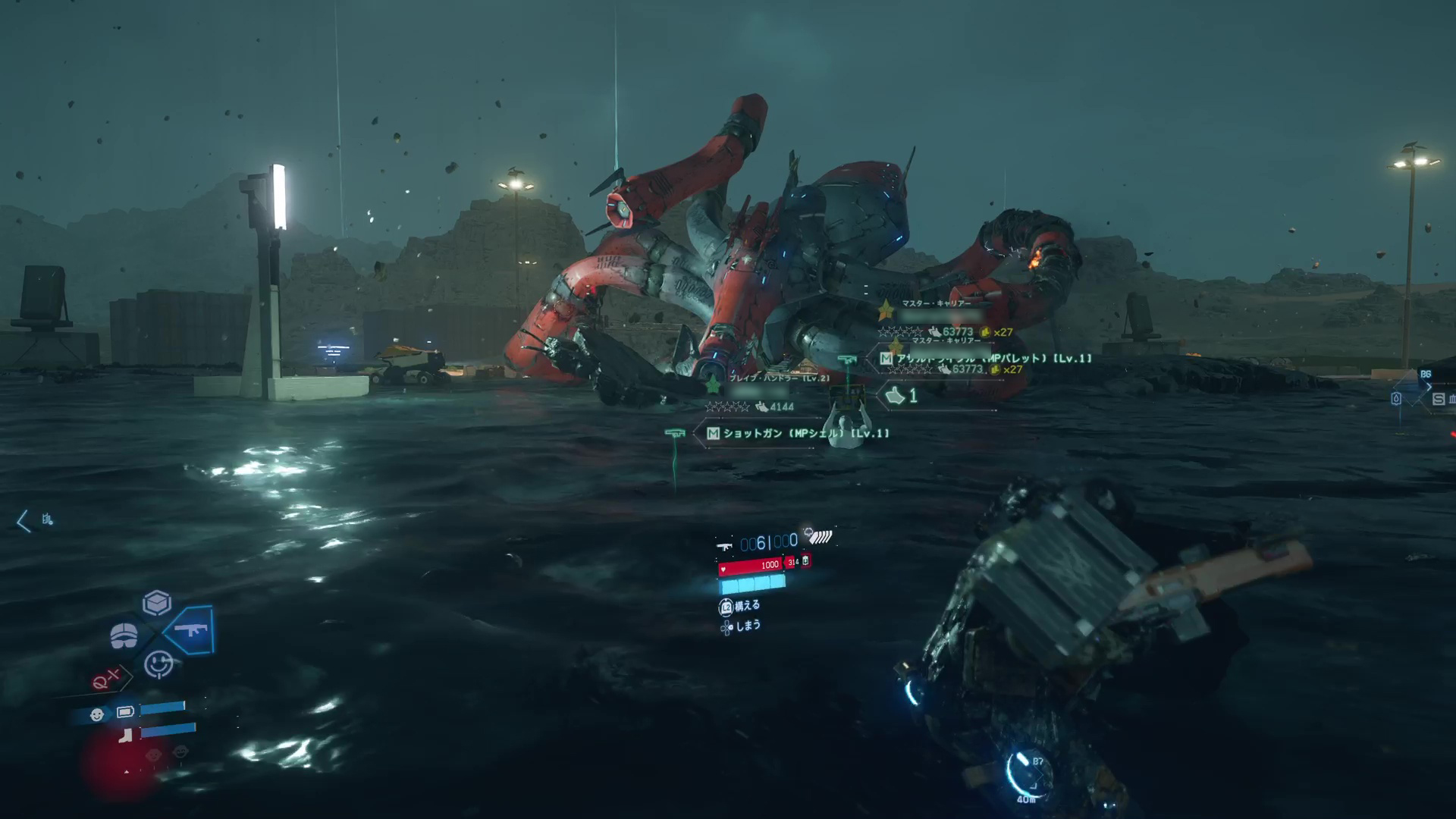Screen dimensions: 1456x819
Task: Give a like on the thumbs-up panel
Action: 902,396
